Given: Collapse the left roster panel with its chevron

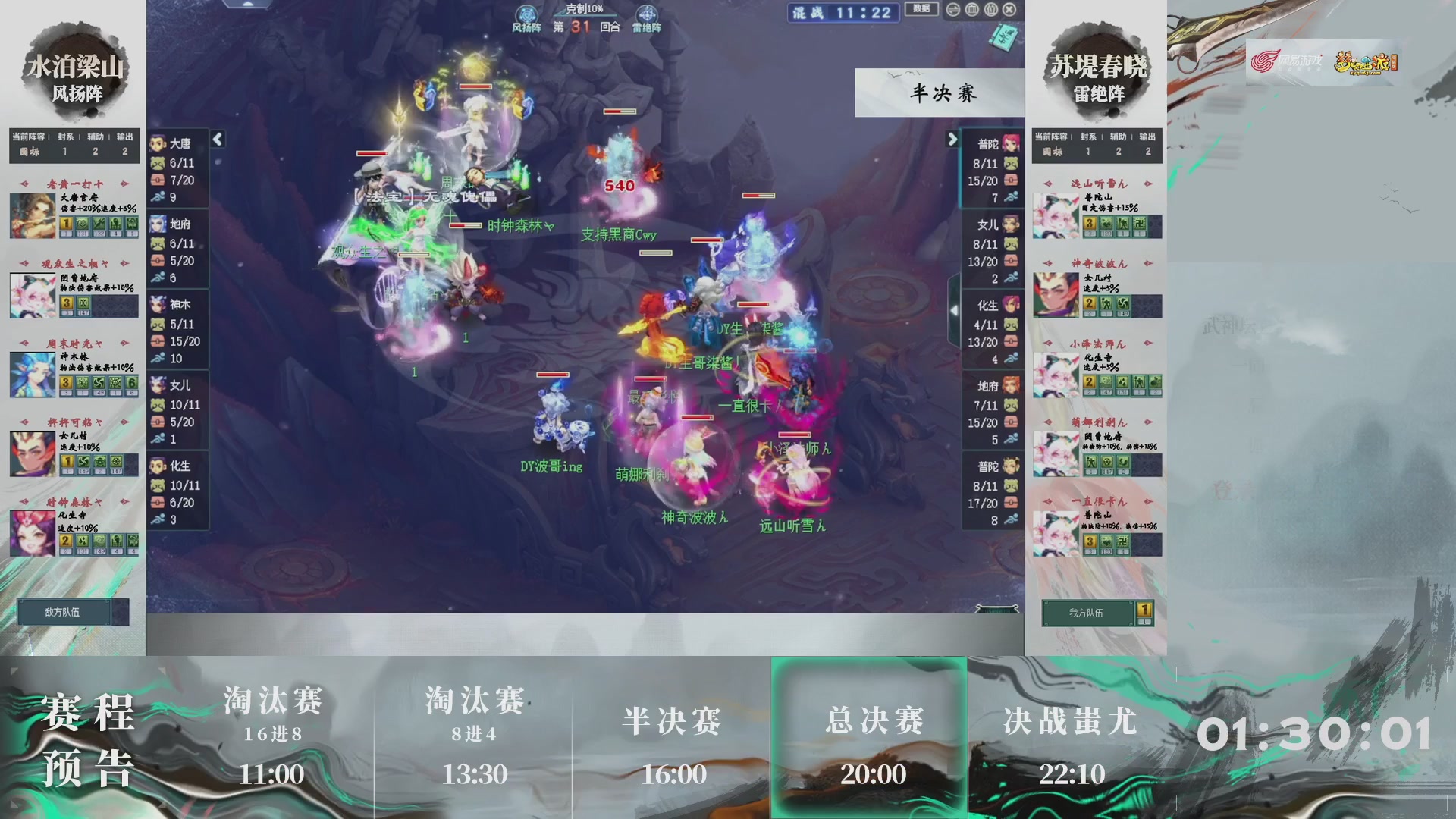Looking at the screenshot, I should click(x=217, y=140).
